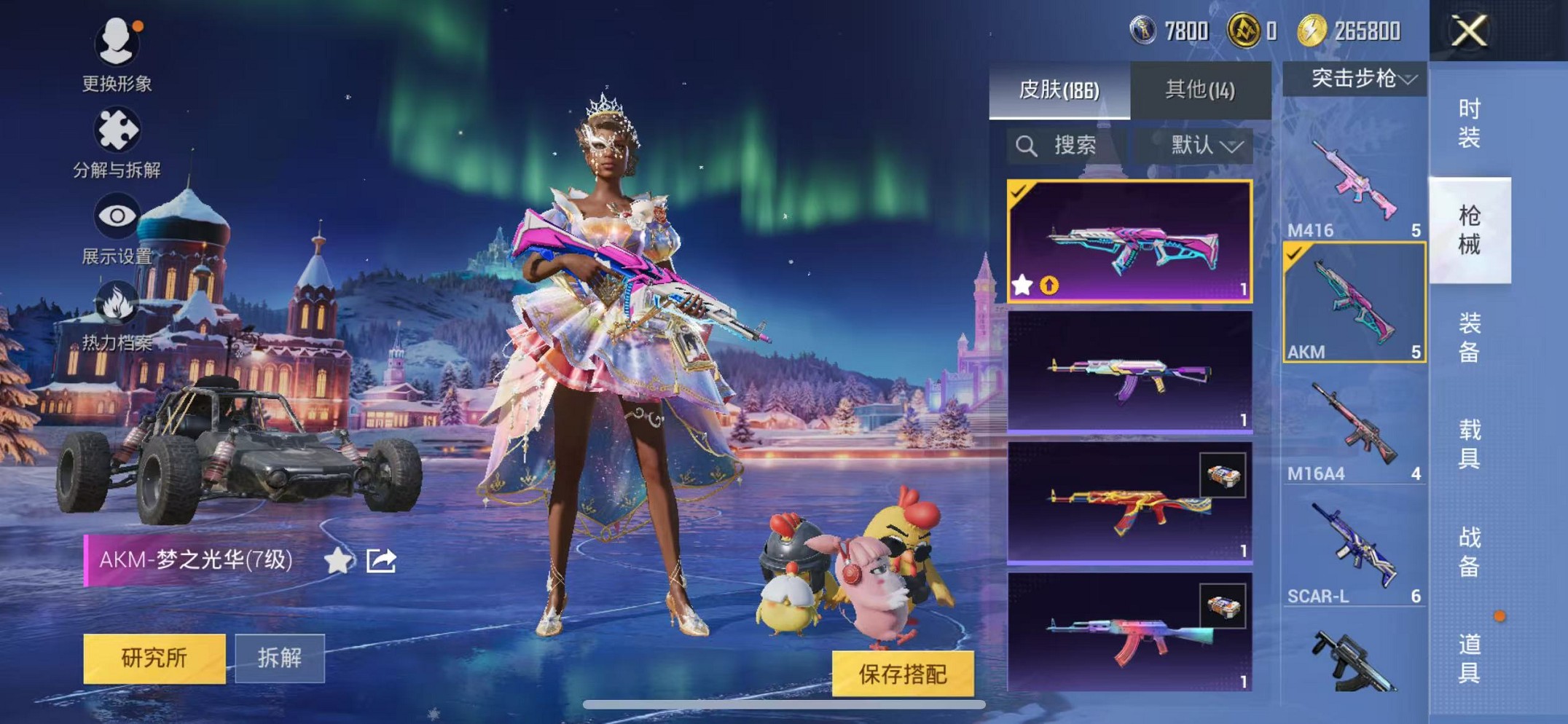Image resolution: width=1568 pixels, height=724 pixels.
Task: Select the M16A4 weapon entry
Action: (x=1354, y=431)
